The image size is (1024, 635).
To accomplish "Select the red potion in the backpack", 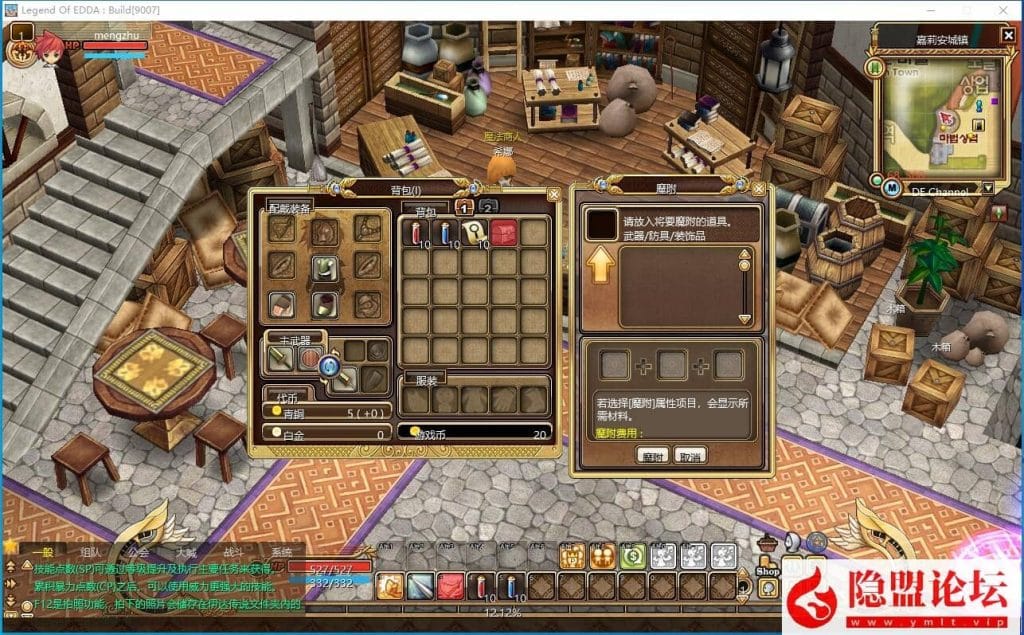I will click(415, 233).
